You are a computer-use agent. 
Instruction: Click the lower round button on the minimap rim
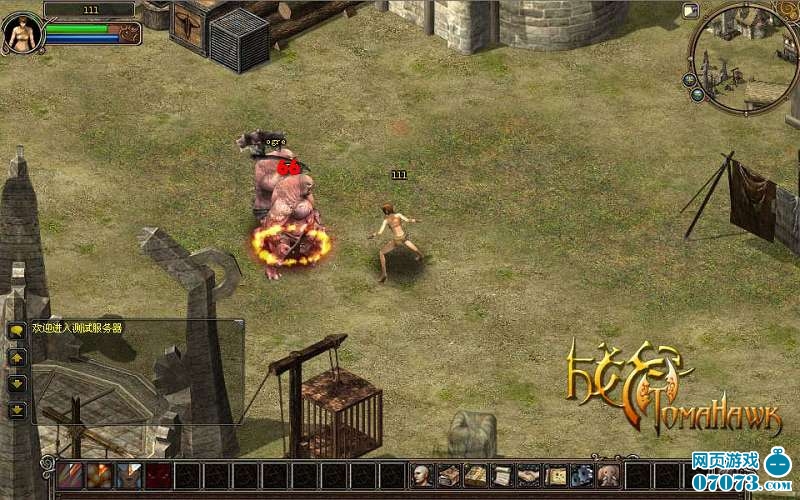[x=698, y=93]
